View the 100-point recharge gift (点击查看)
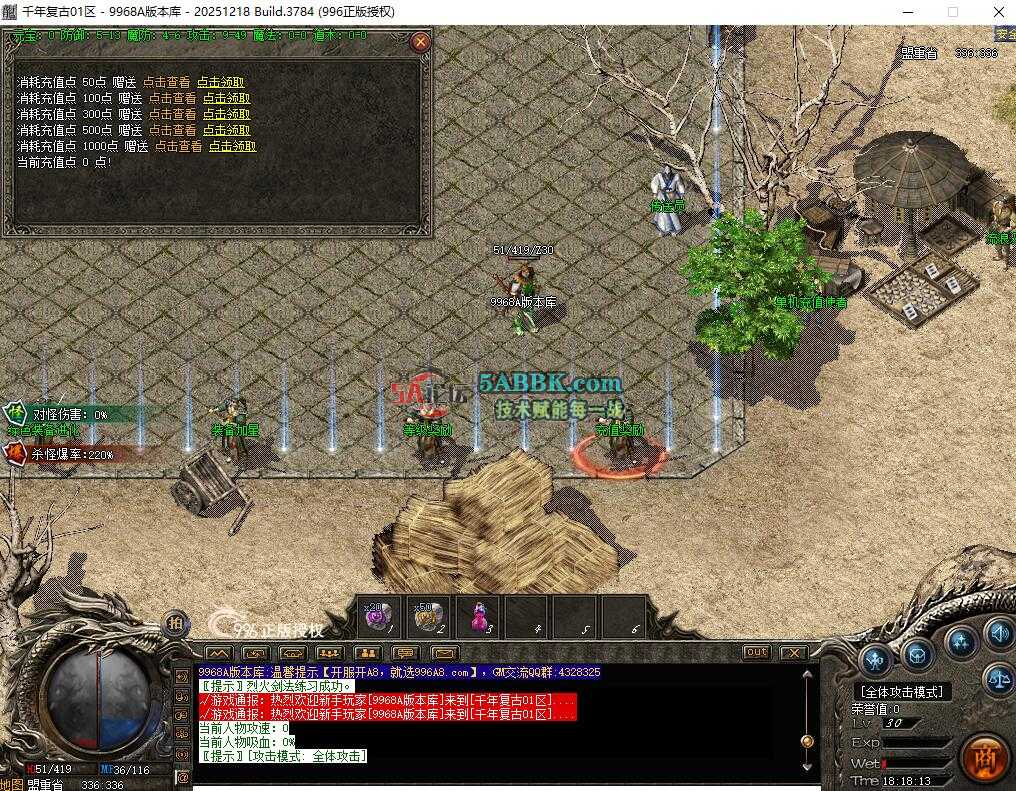 [x=172, y=98]
